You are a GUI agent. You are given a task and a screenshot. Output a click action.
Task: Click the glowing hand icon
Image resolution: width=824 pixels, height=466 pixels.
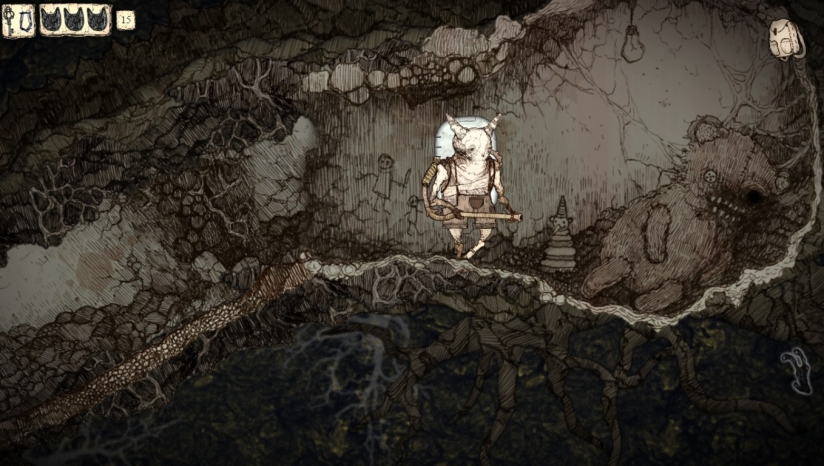click(x=797, y=369)
